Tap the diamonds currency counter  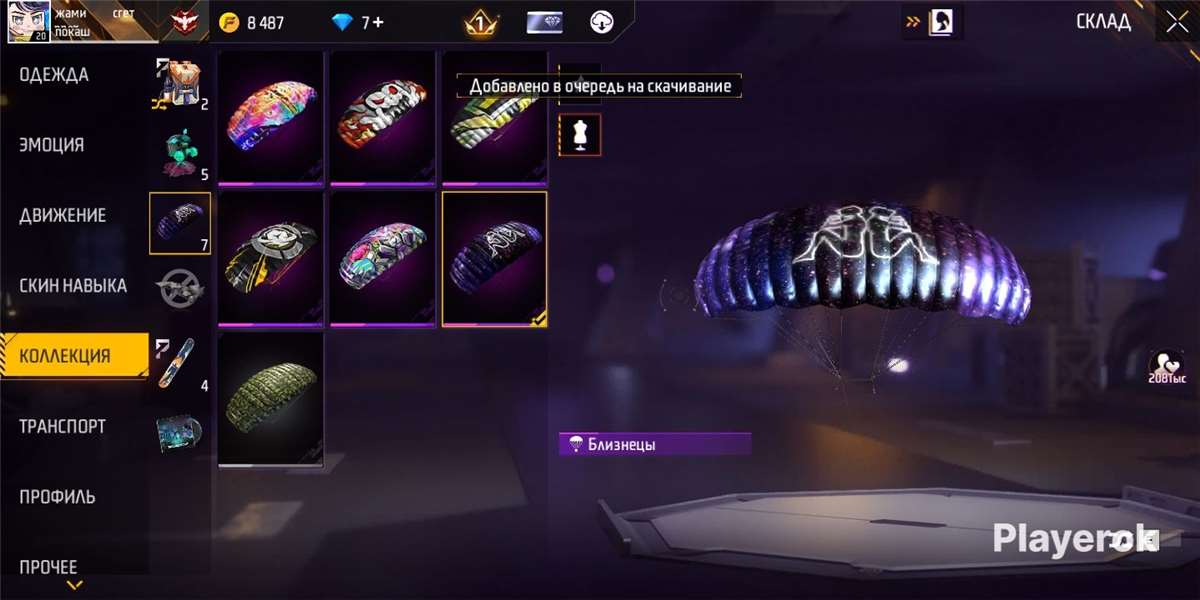[359, 22]
